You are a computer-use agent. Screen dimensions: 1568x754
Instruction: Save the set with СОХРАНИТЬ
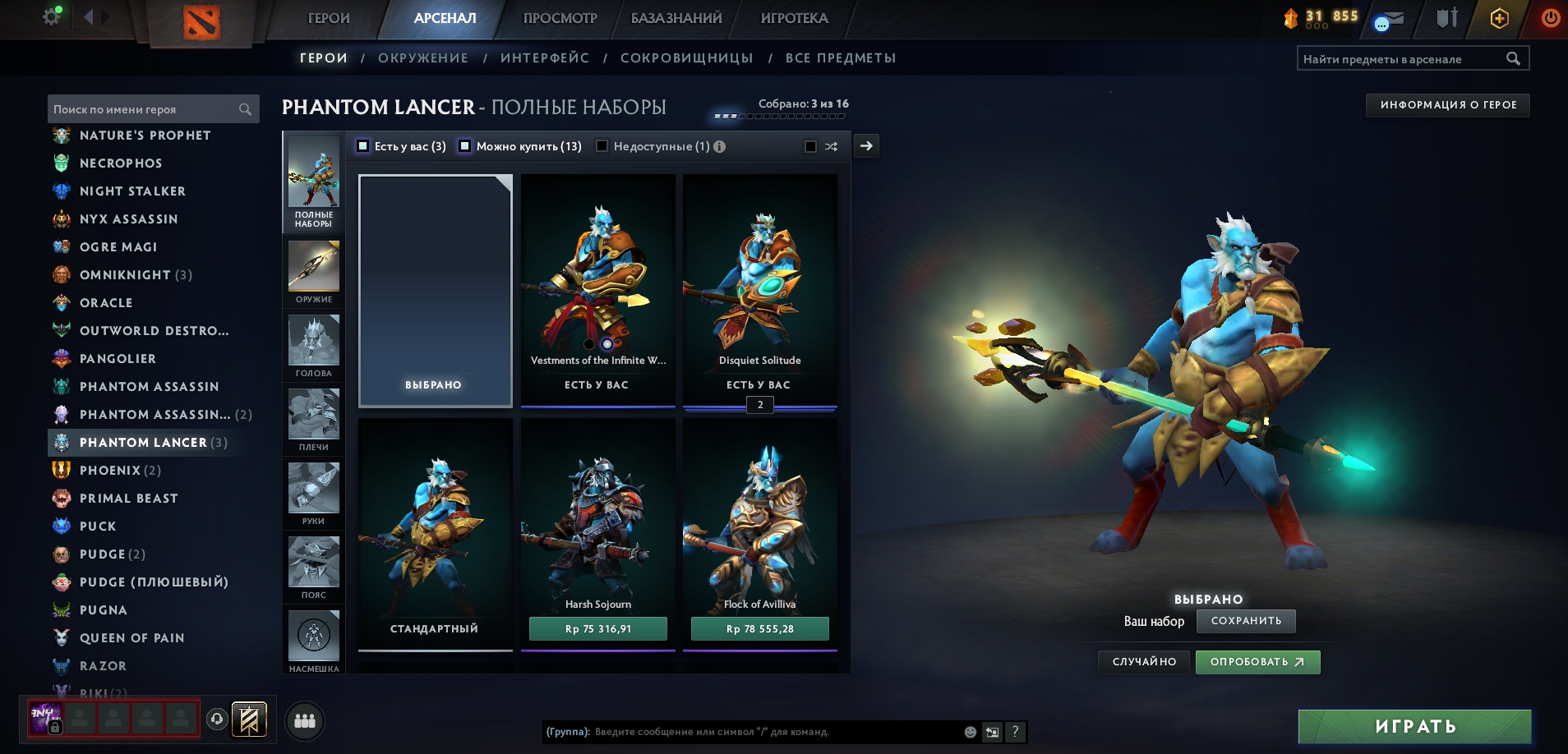pyautogui.click(x=1245, y=621)
